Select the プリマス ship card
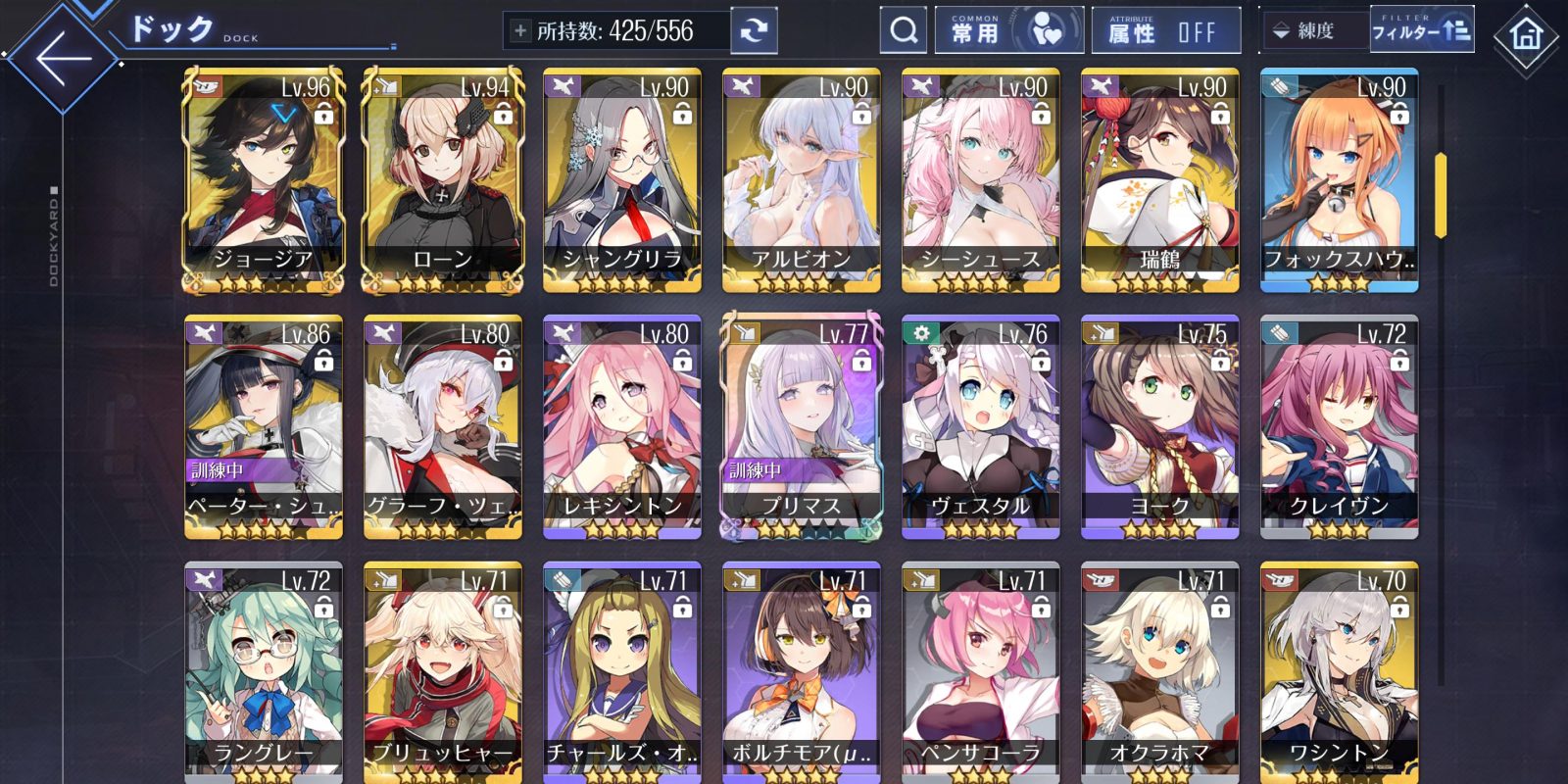 click(x=802, y=427)
